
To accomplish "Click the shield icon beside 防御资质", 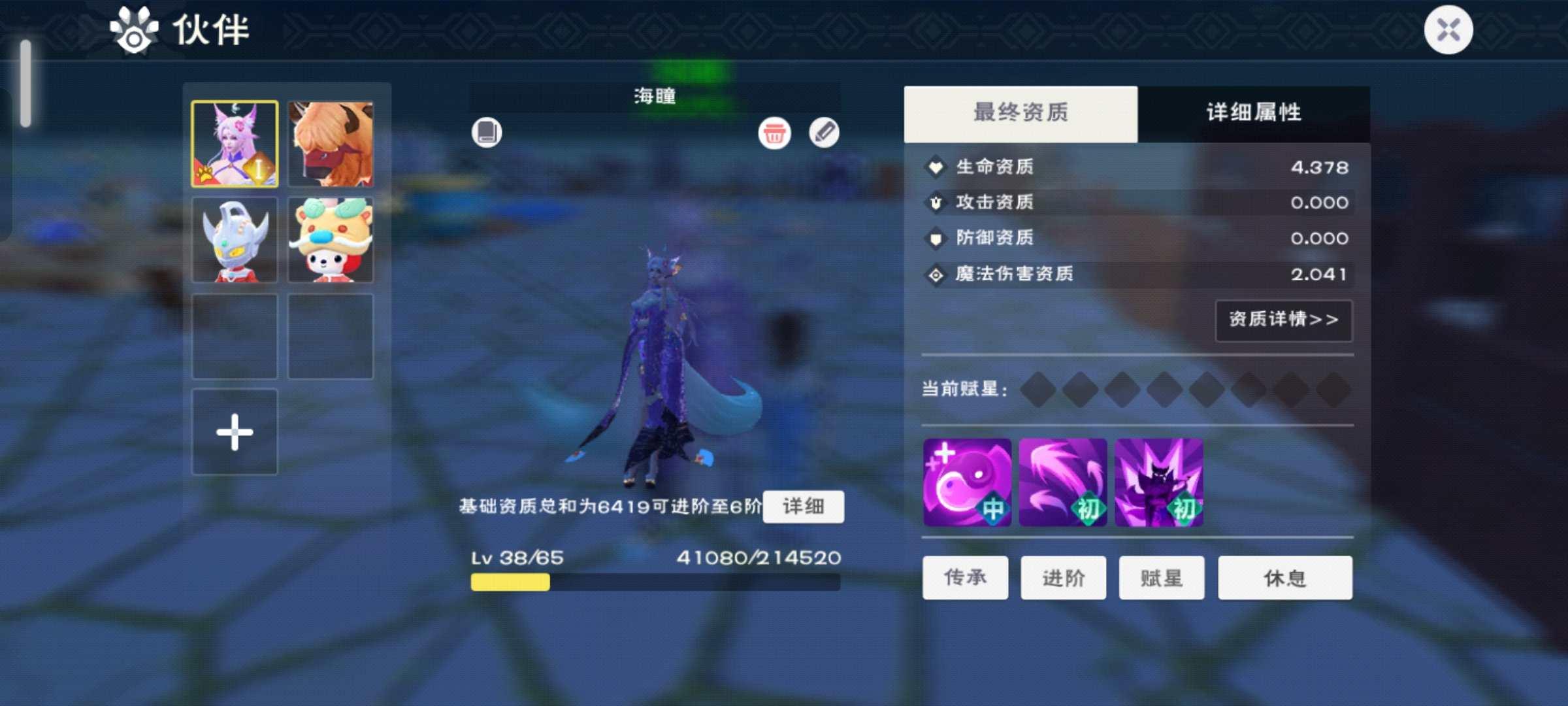I will coord(936,239).
